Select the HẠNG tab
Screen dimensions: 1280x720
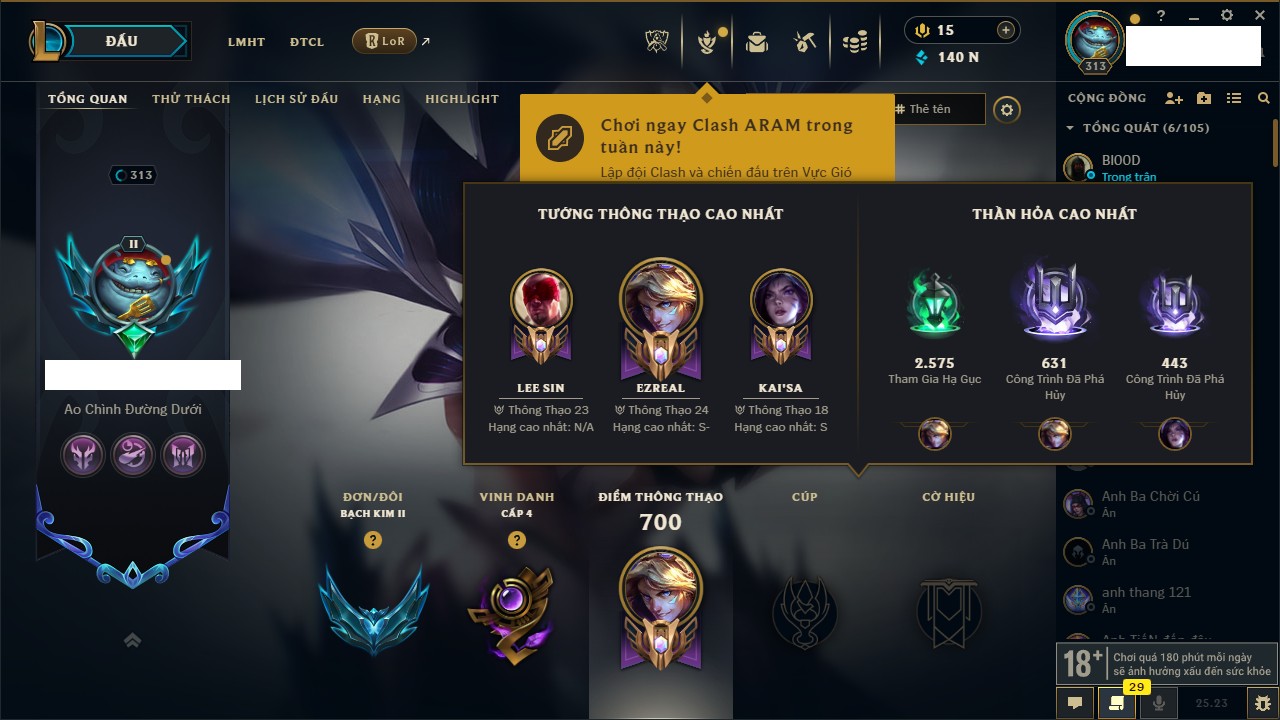pyautogui.click(x=381, y=99)
